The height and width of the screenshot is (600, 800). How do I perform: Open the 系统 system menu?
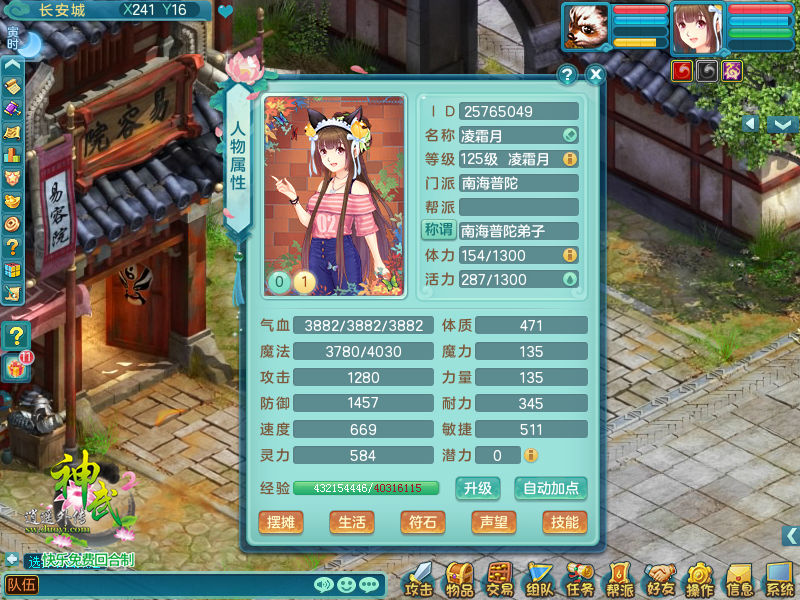(780, 580)
